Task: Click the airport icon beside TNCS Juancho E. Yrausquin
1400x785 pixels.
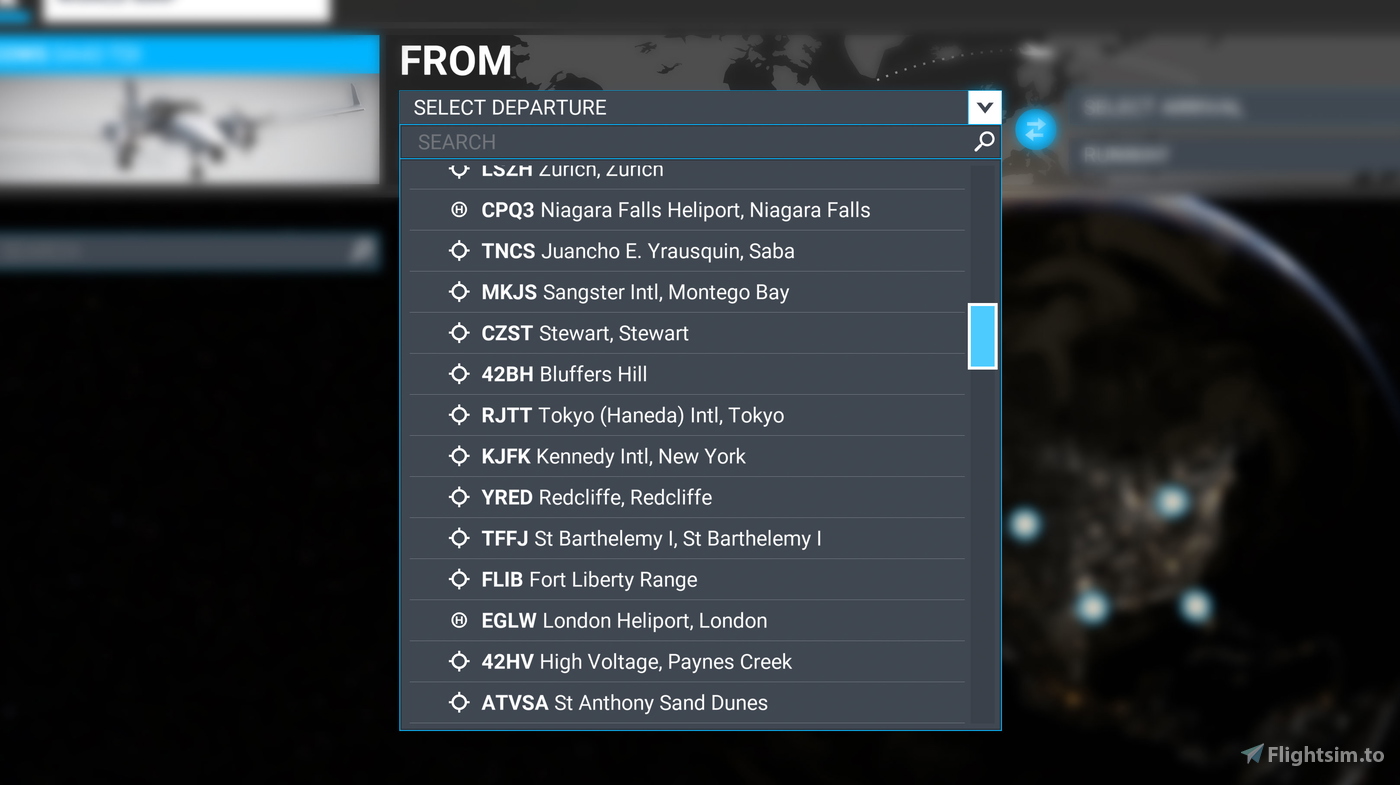Action: [459, 251]
